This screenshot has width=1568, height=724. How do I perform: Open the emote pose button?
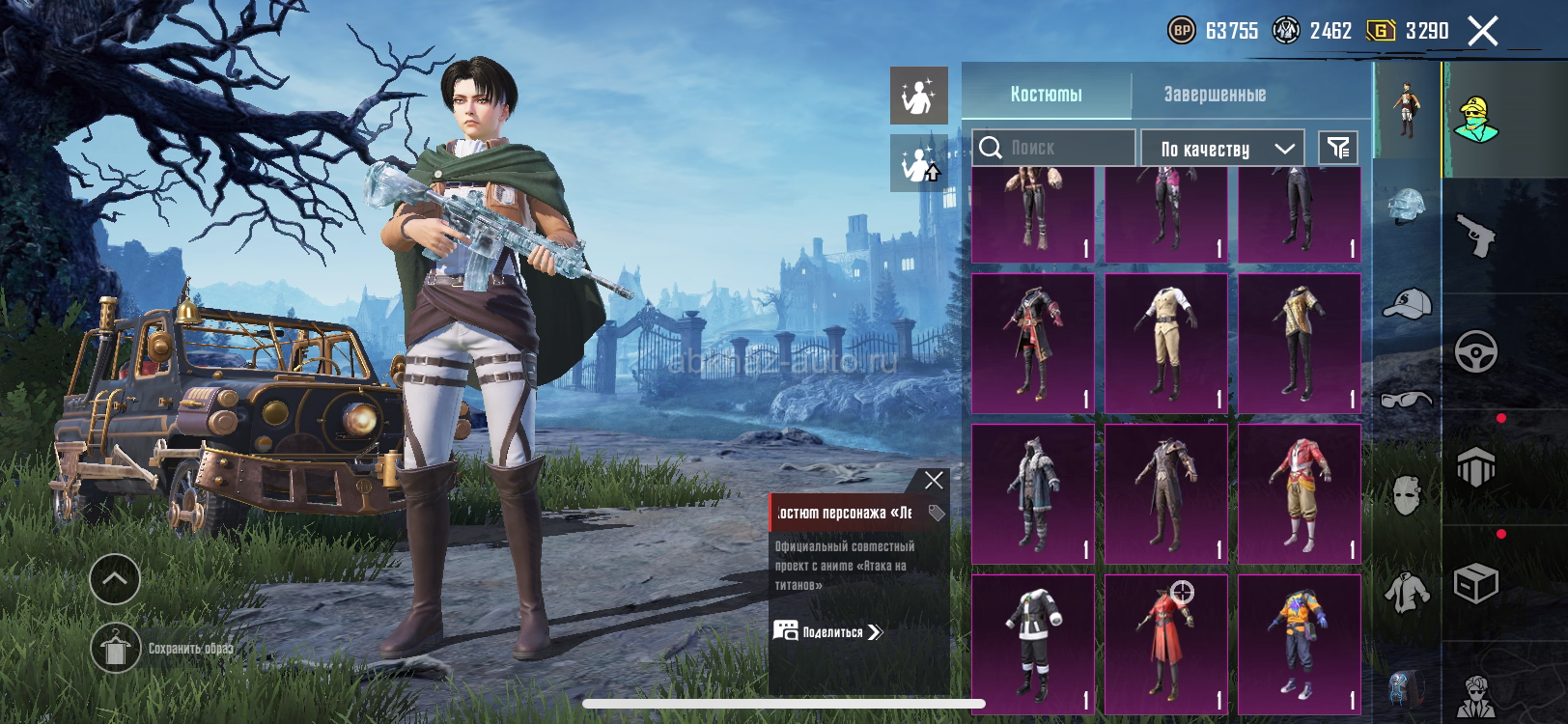[x=918, y=95]
